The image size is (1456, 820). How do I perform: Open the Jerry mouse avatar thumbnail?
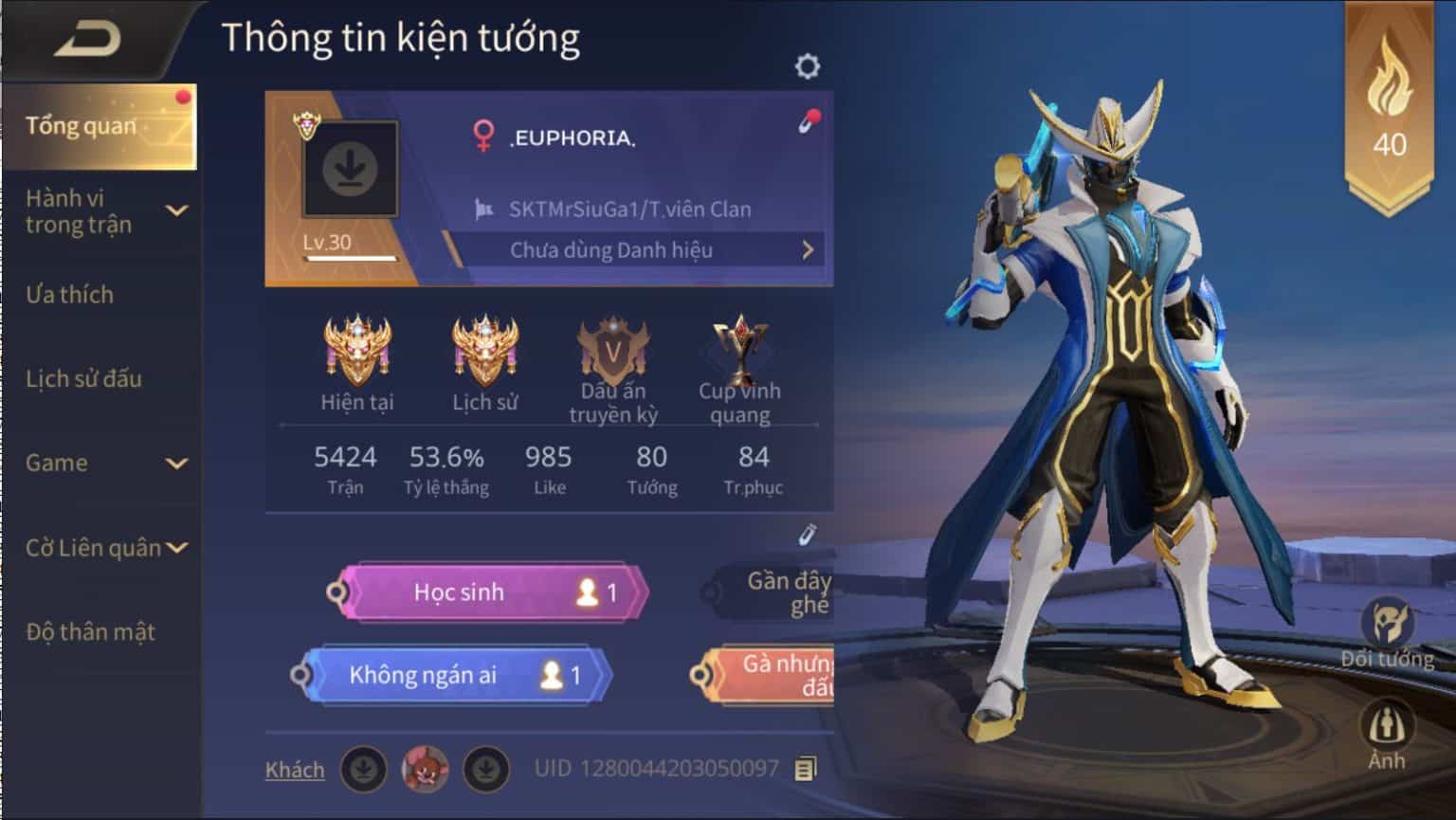(426, 770)
